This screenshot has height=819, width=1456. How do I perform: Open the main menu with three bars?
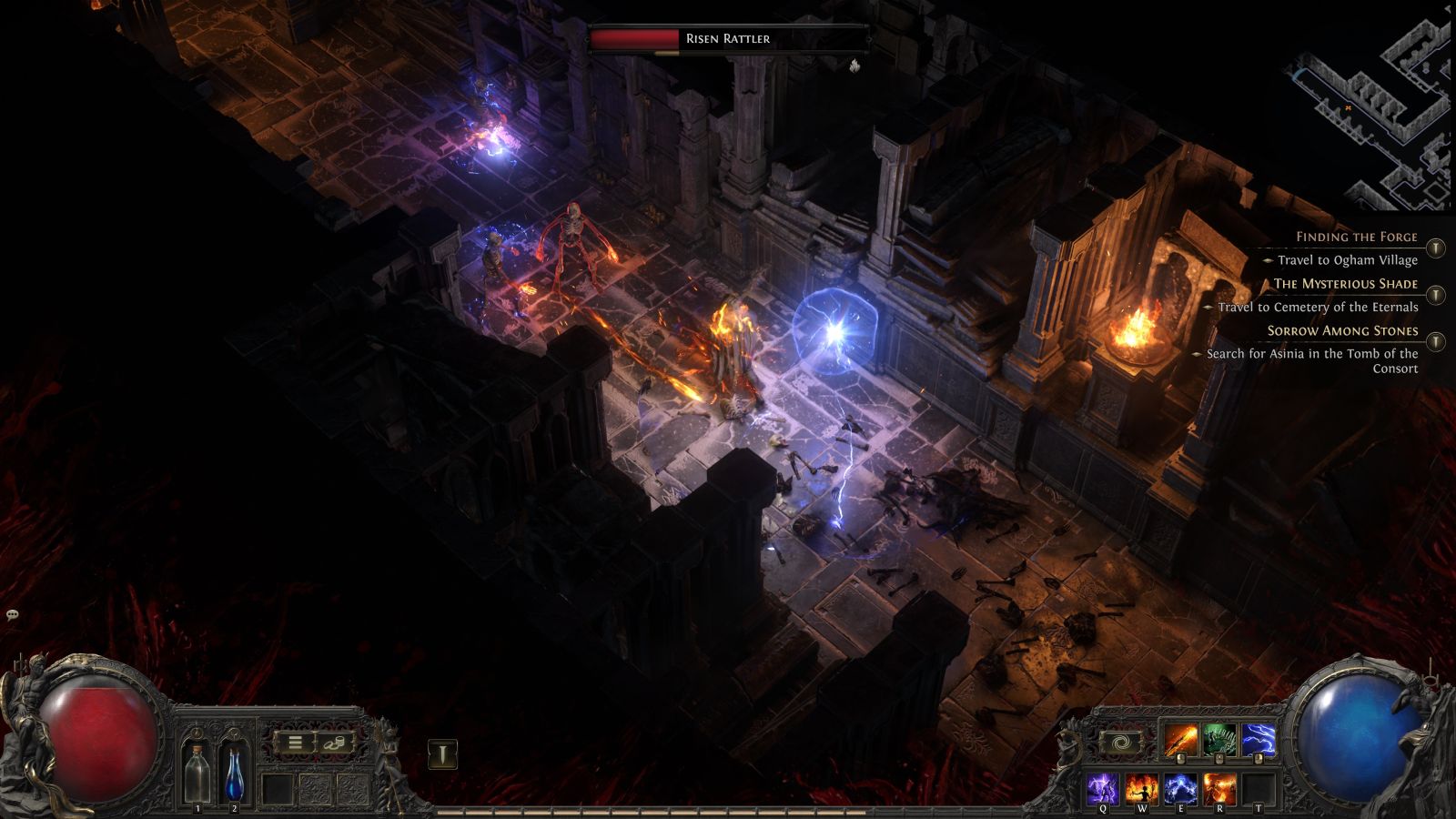[x=295, y=743]
